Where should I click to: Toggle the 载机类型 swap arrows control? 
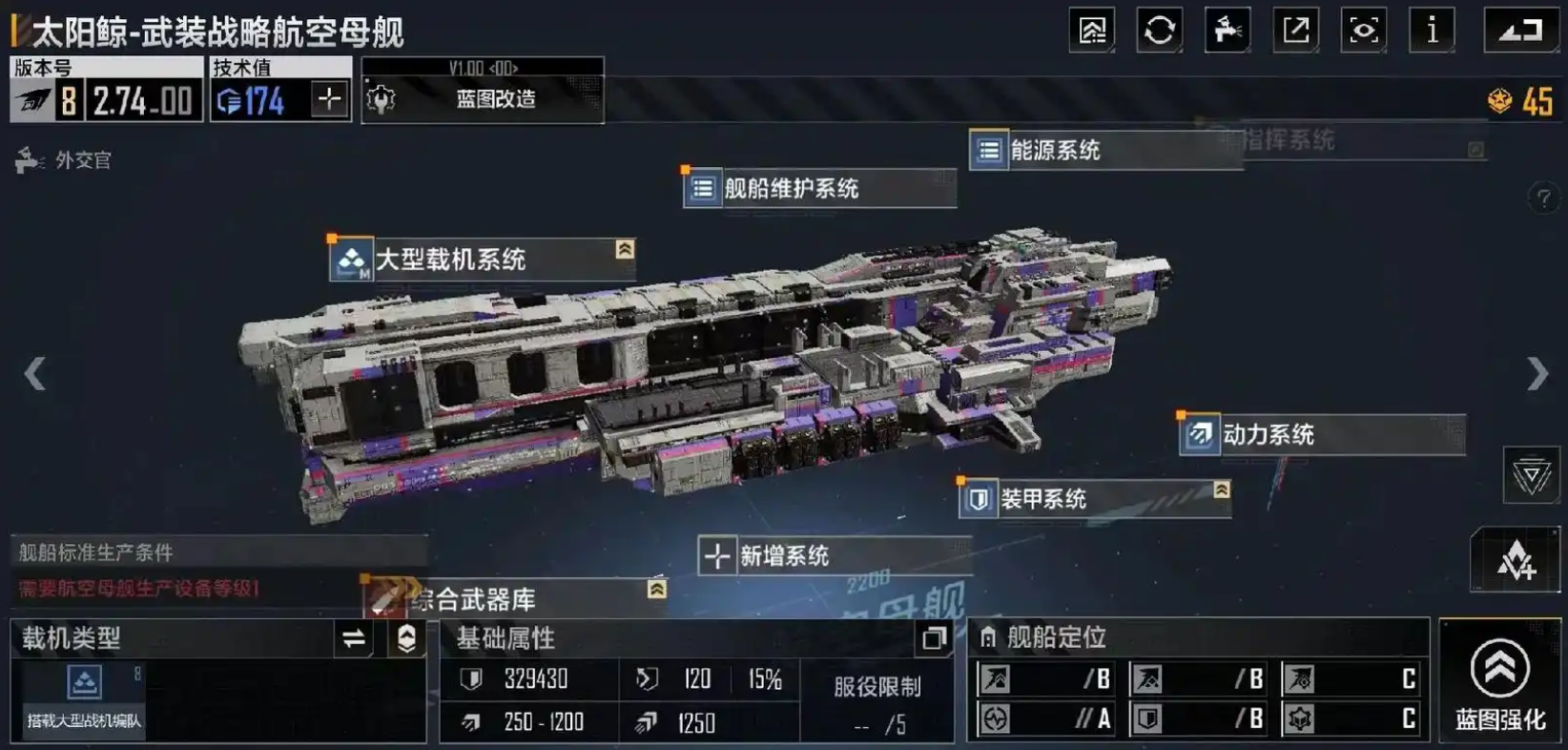click(354, 639)
